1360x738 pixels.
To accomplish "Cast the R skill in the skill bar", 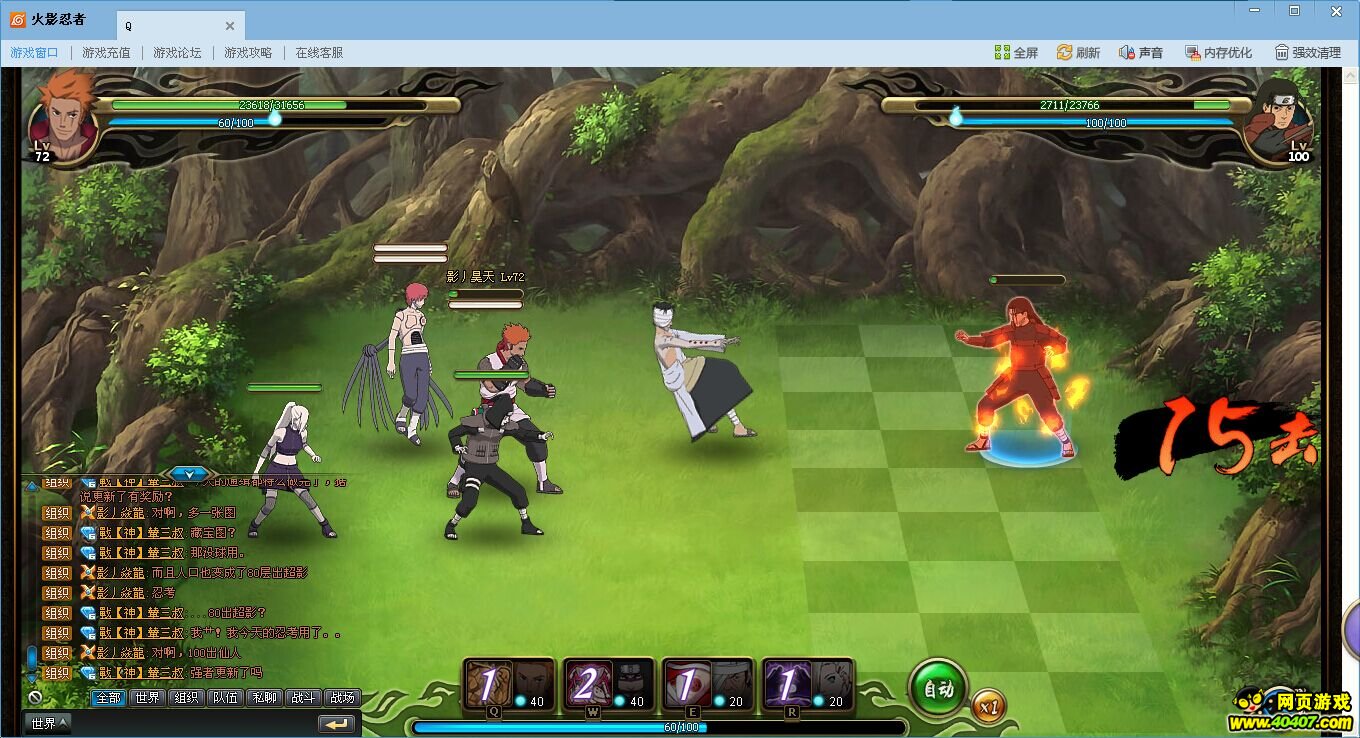I will 807,684.
